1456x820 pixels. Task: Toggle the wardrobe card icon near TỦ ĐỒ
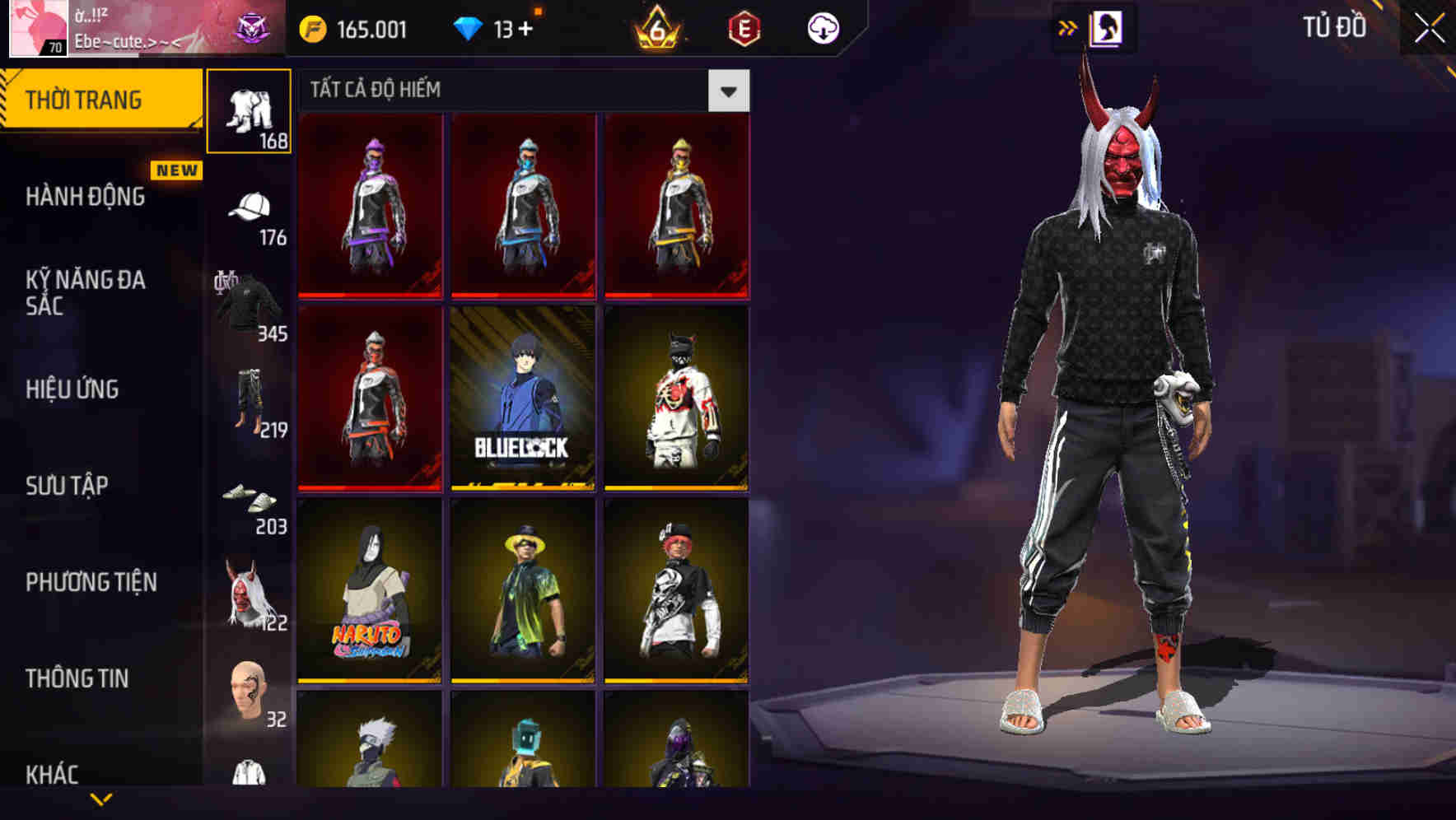coord(1107,27)
